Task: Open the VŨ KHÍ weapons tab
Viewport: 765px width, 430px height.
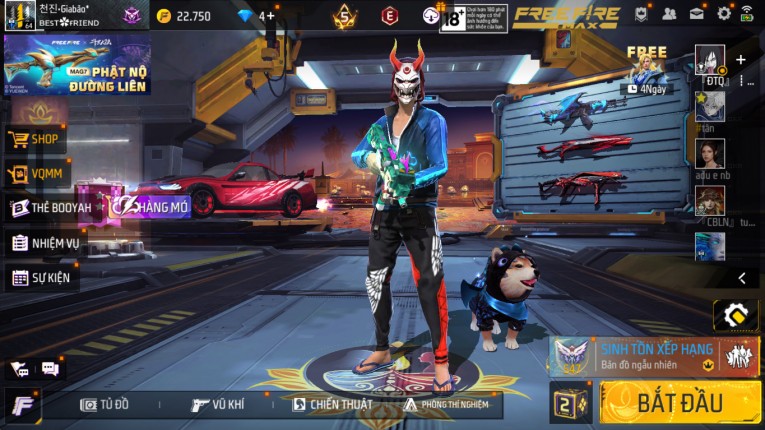Action: [219, 405]
